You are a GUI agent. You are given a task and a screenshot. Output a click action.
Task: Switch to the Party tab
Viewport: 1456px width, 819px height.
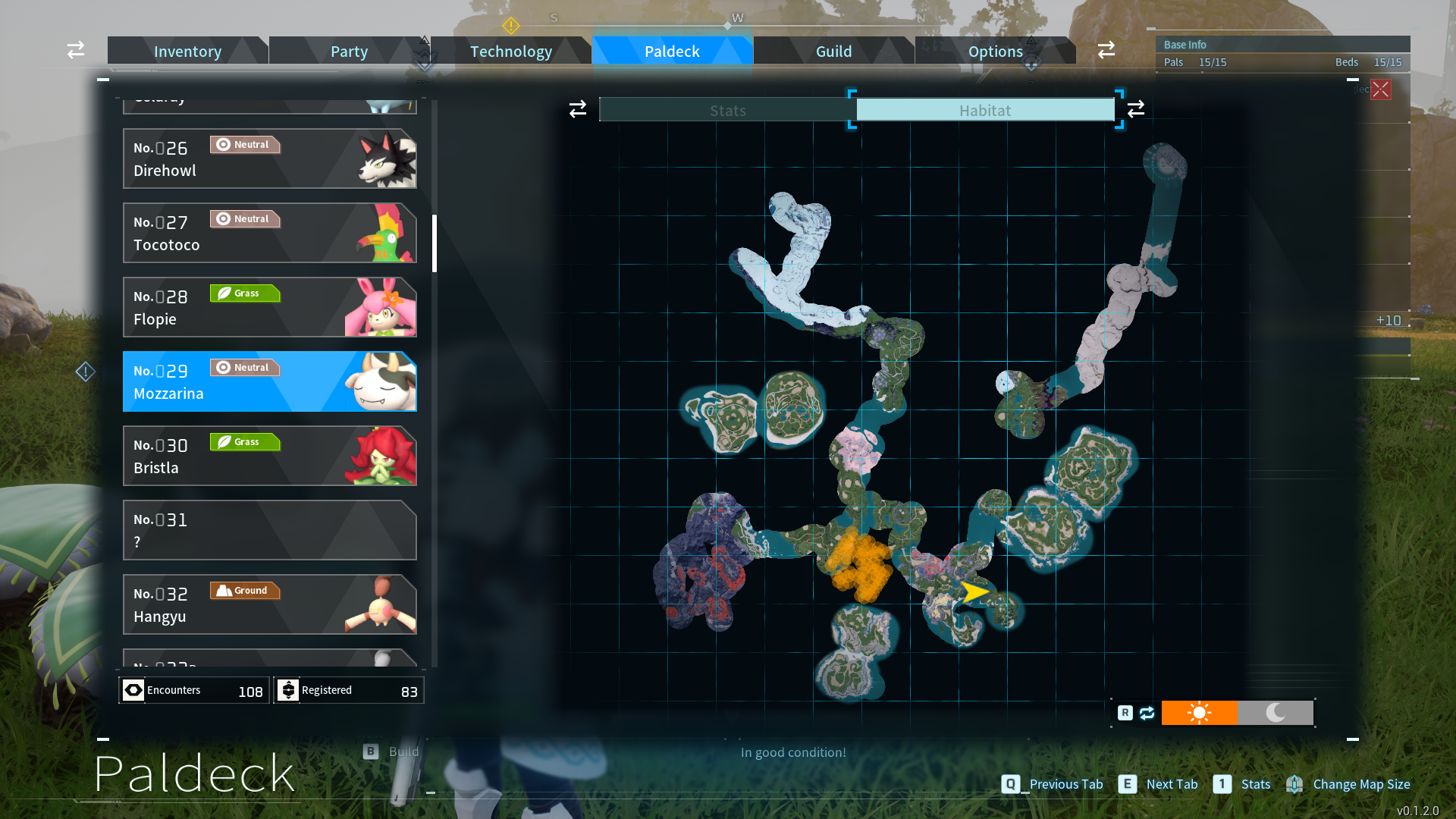349,51
